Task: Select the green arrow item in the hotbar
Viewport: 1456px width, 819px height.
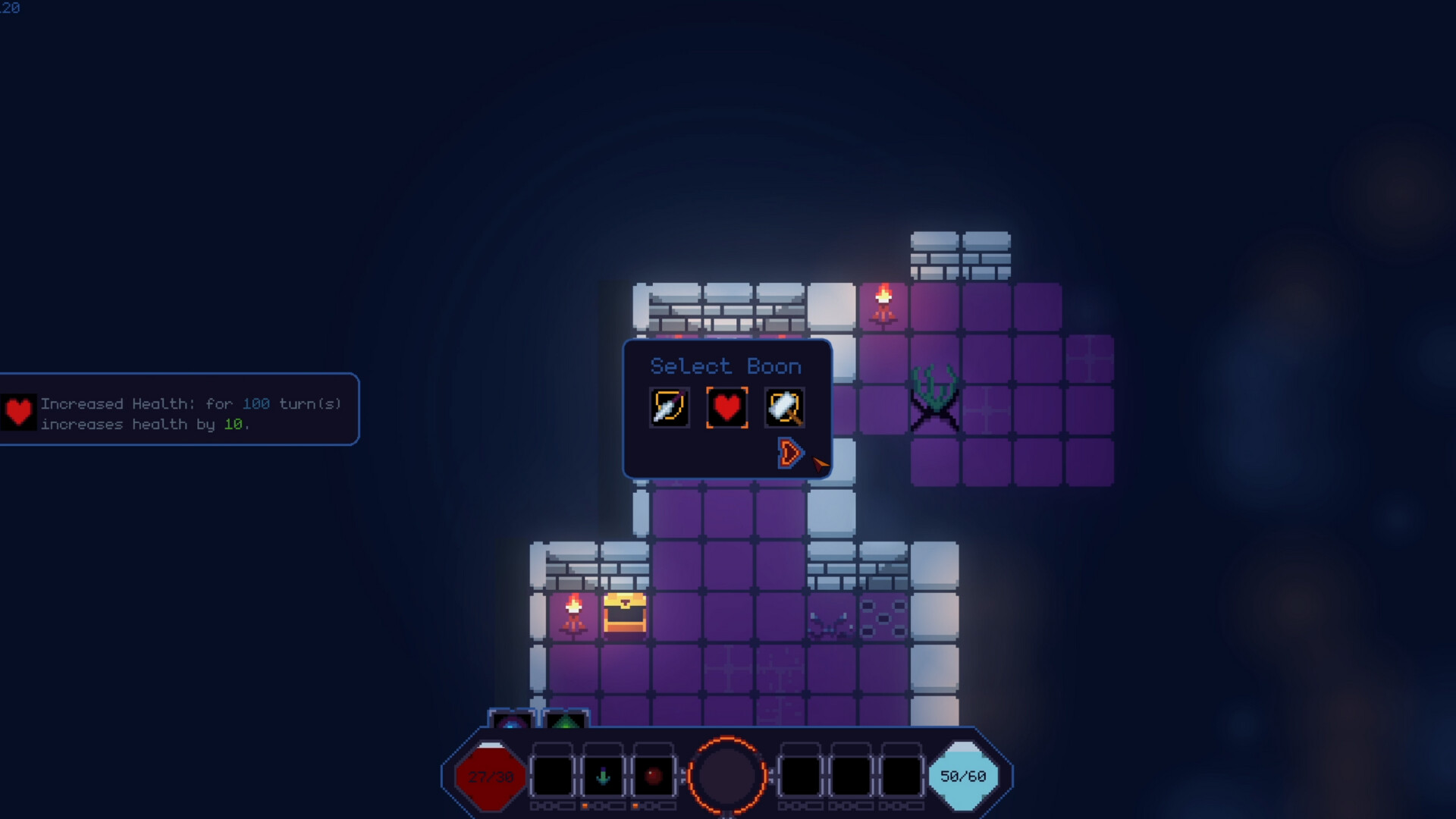Action: pos(603,775)
